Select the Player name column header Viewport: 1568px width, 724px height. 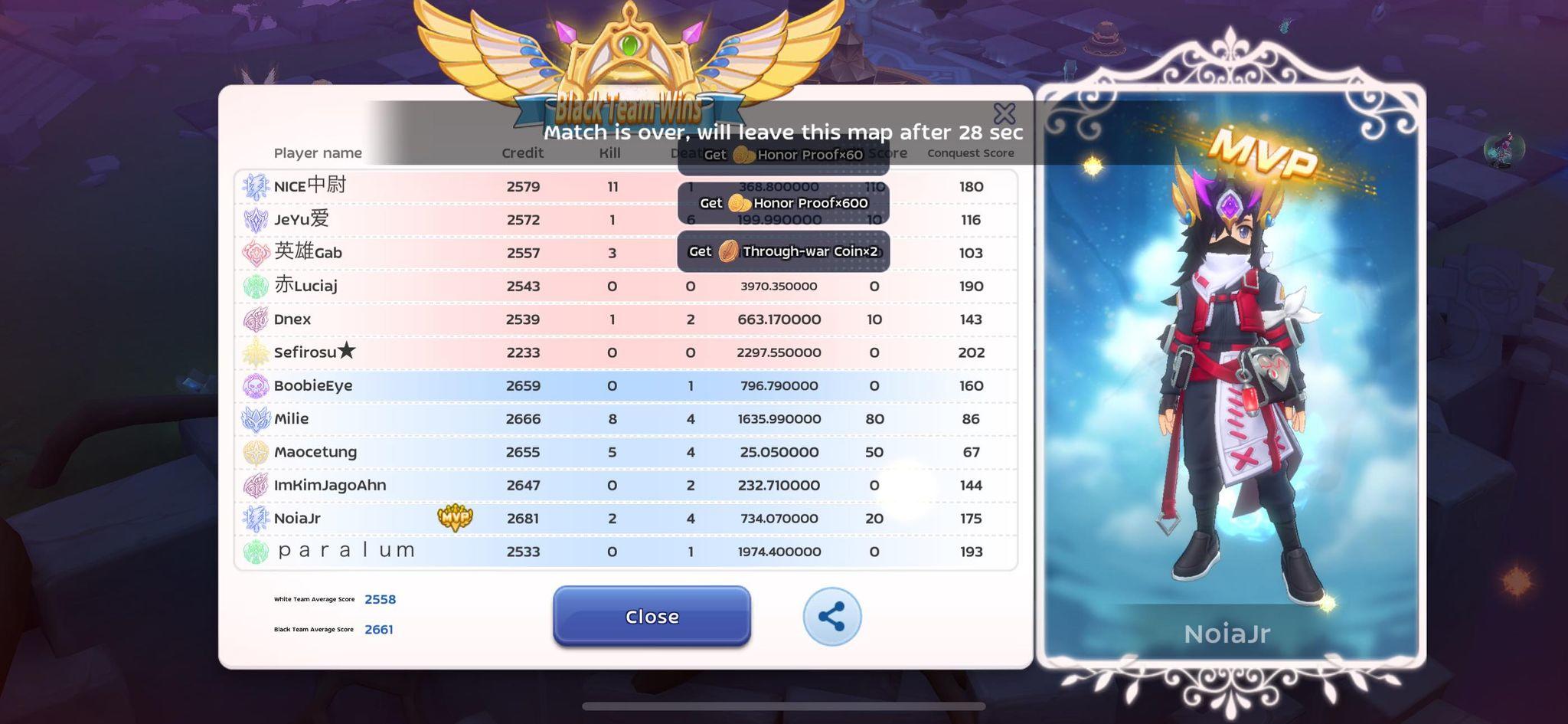coord(318,152)
